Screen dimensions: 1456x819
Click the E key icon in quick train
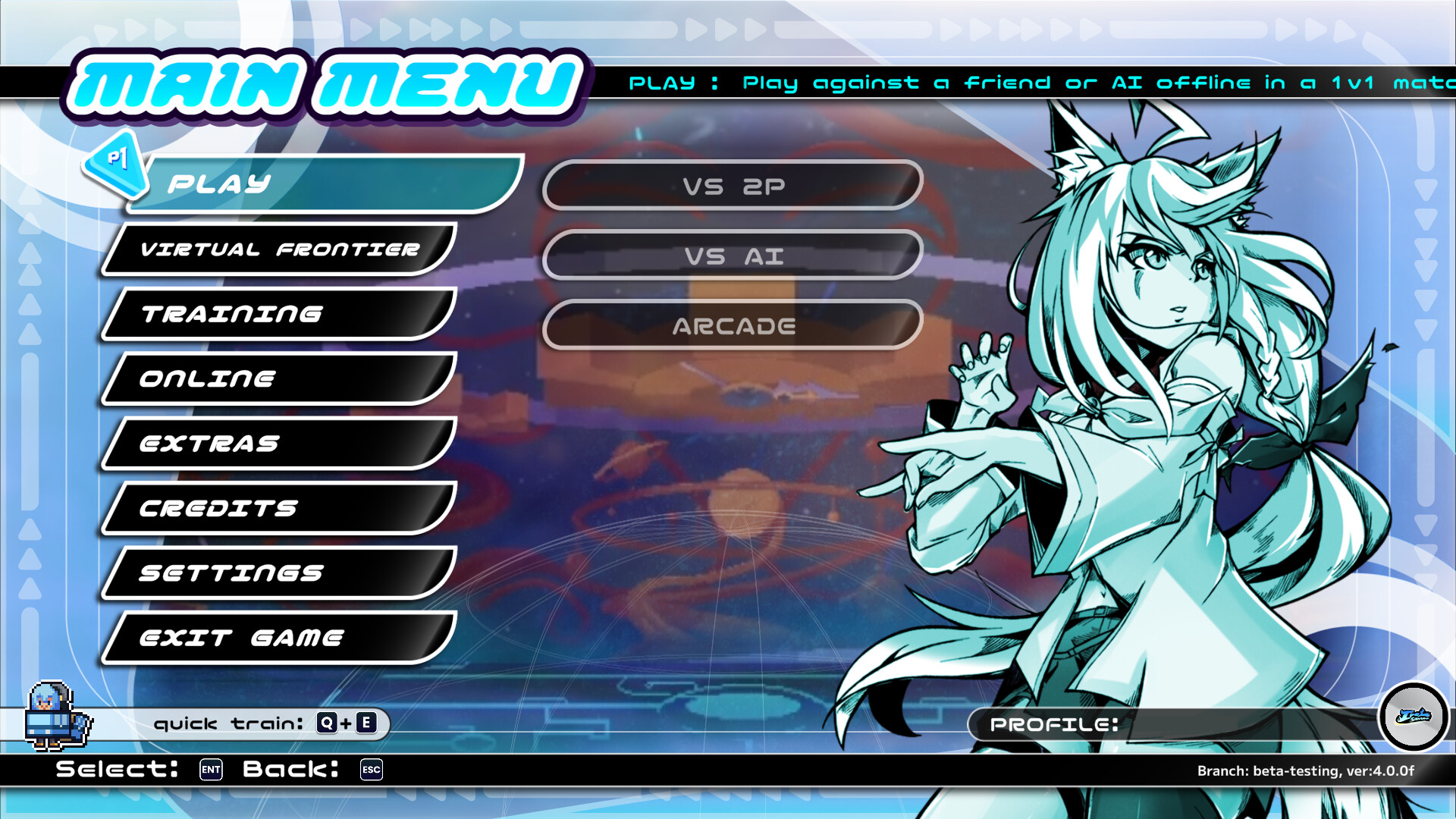366,723
